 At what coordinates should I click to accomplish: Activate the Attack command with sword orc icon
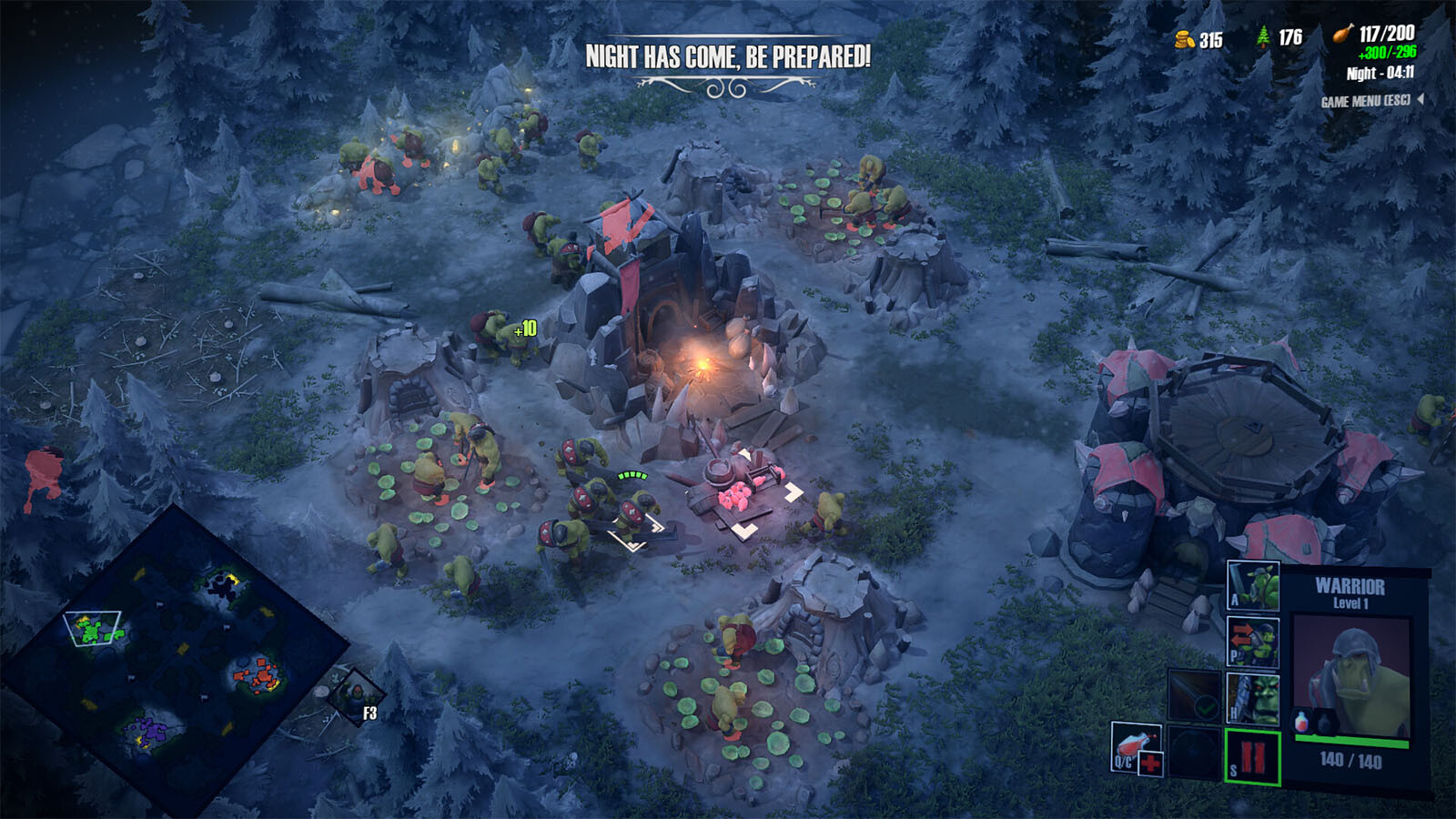click(x=1253, y=584)
